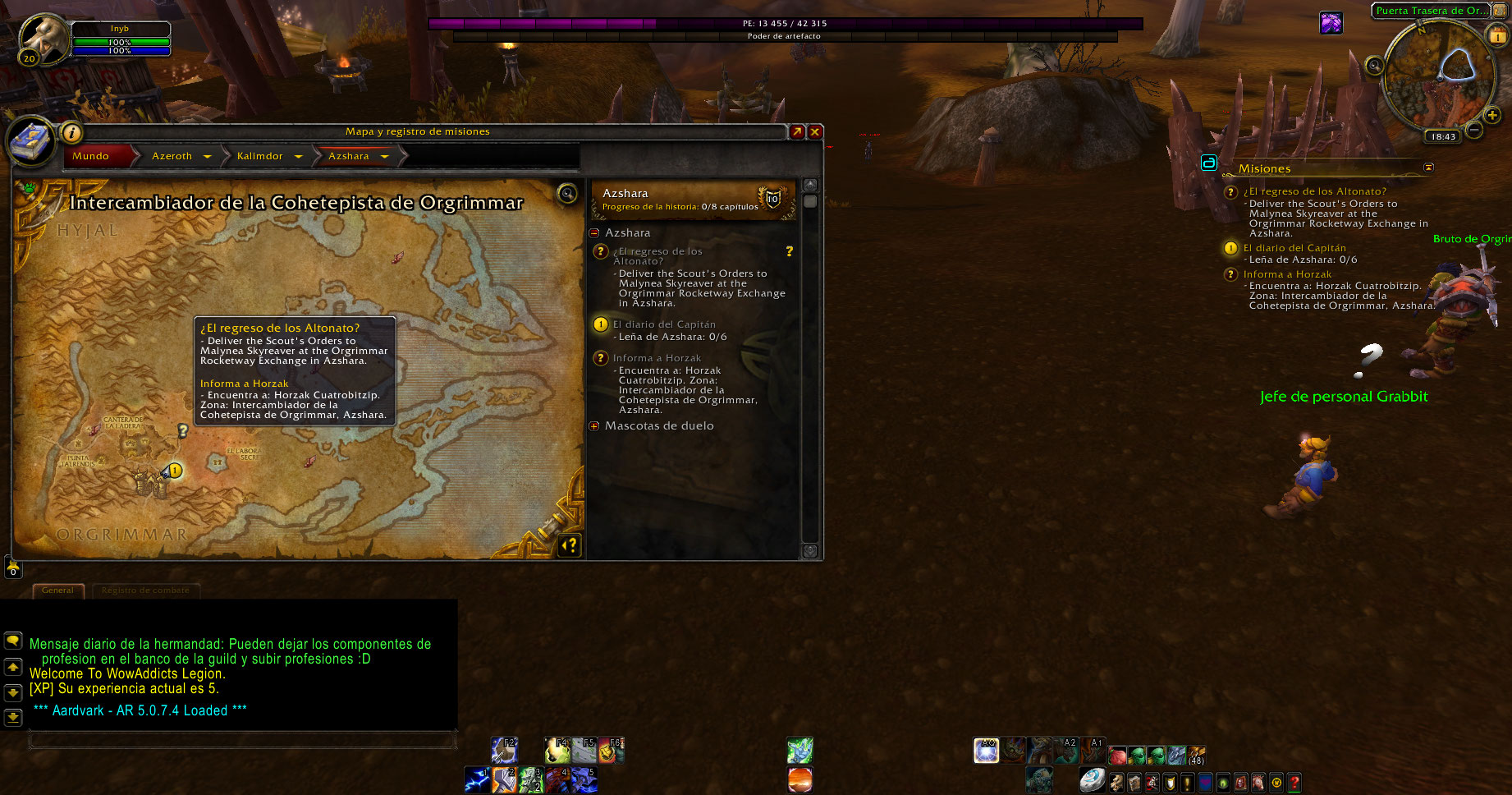Open the Azeroth map dropdown
The width and height of the screenshot is (1512, 795).
(x=207, y=157)
